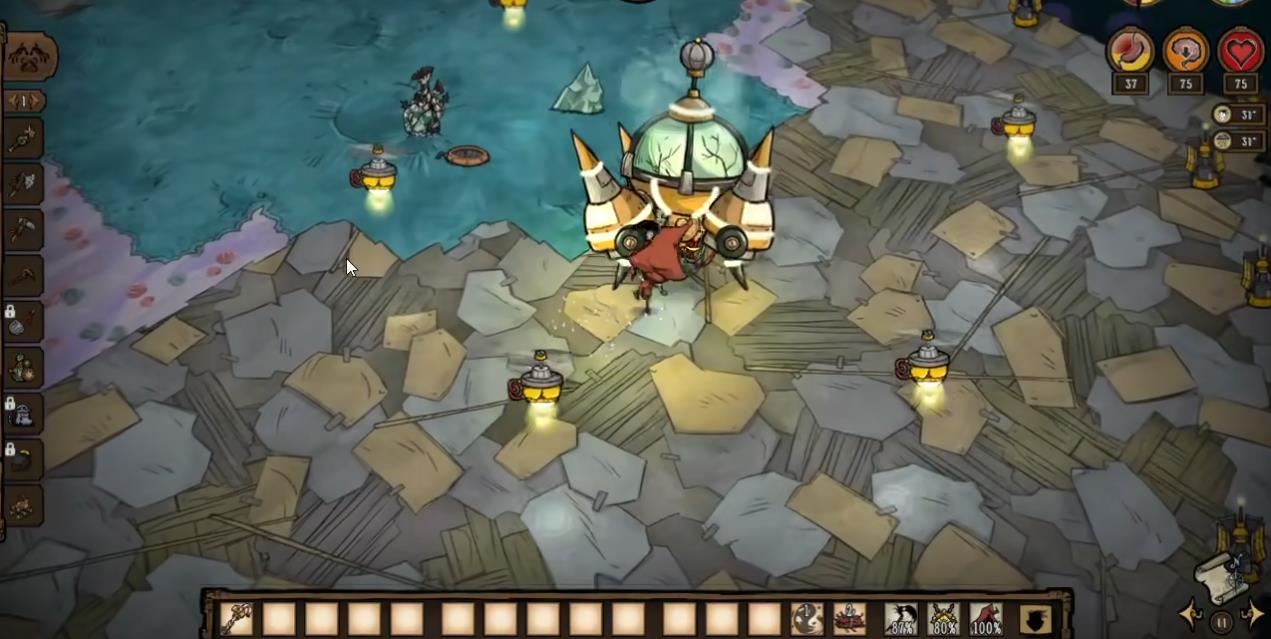Open the backpack arrow button on inventory bar

pyautogui.click(x=1037, y=619)
